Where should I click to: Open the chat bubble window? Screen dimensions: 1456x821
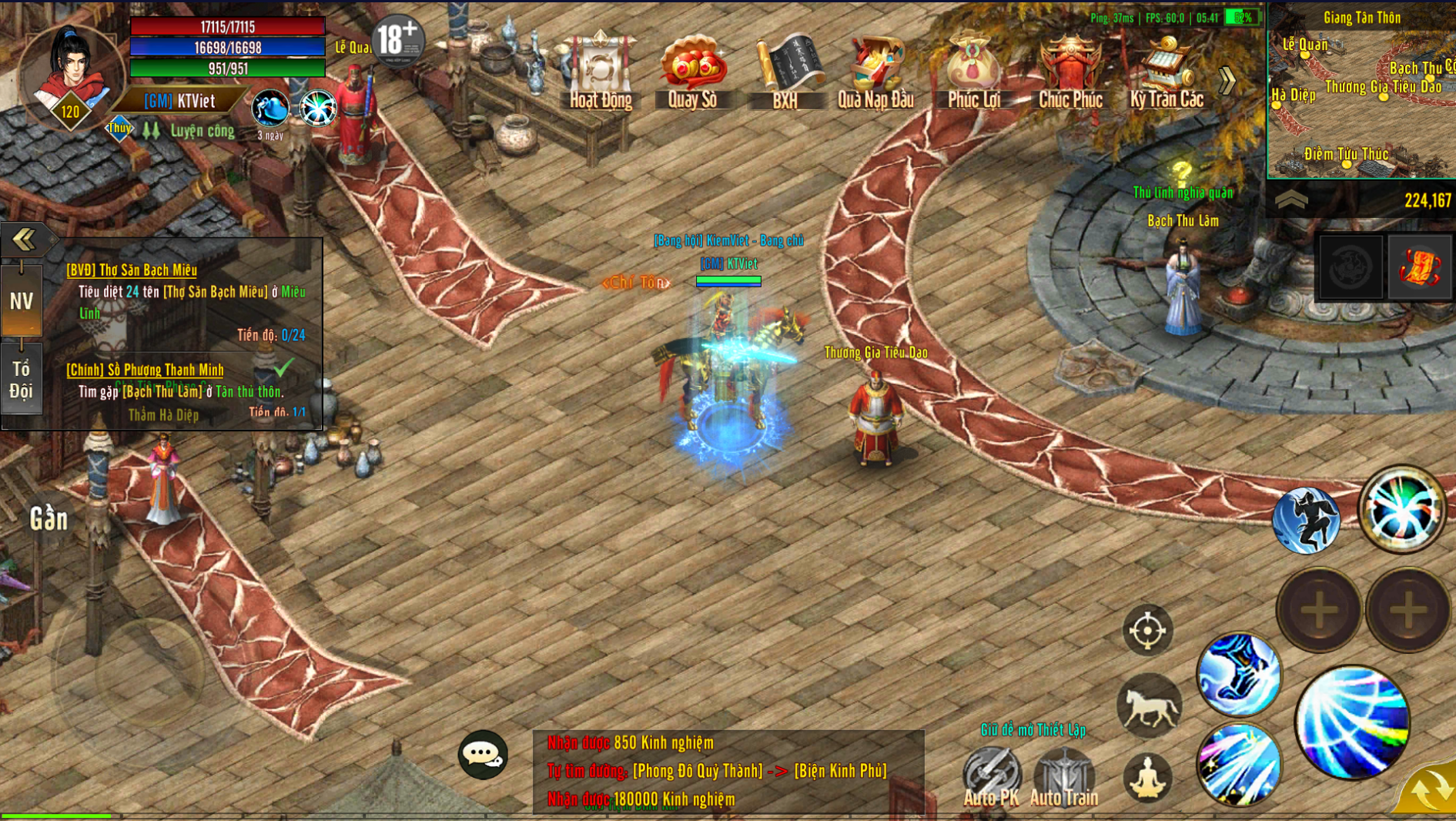(x=483, y=755)
